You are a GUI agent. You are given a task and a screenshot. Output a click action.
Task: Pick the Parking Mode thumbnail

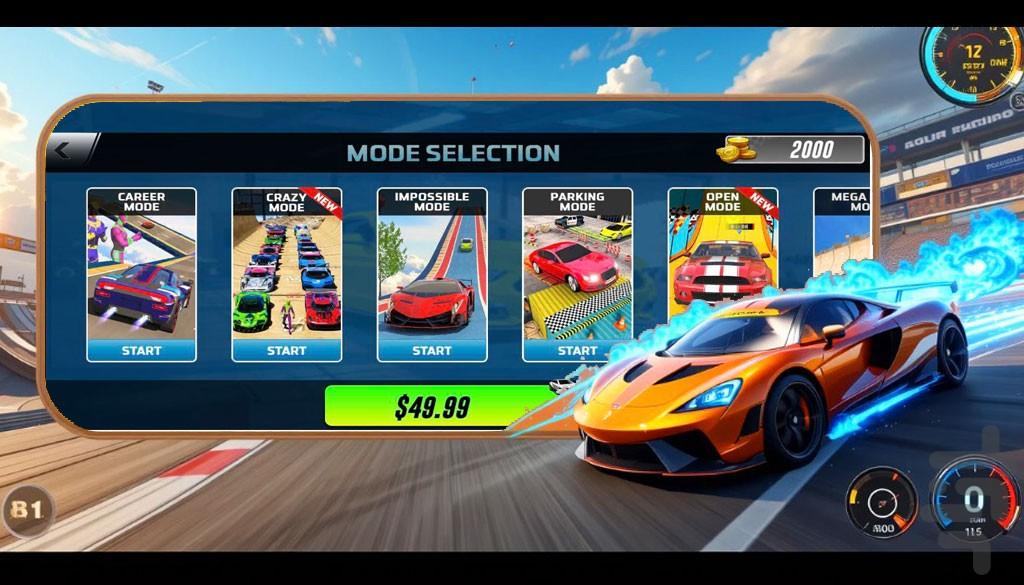[577, 270]
